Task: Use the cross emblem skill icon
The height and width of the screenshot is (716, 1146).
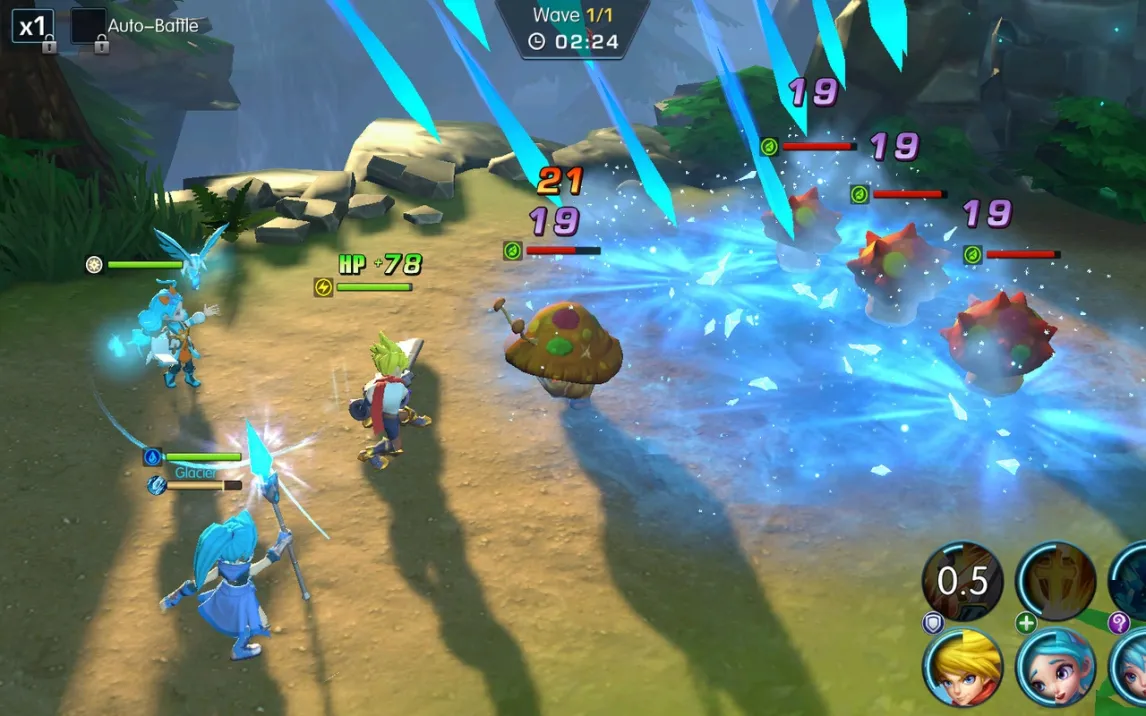Action: tap(1055, 581)
